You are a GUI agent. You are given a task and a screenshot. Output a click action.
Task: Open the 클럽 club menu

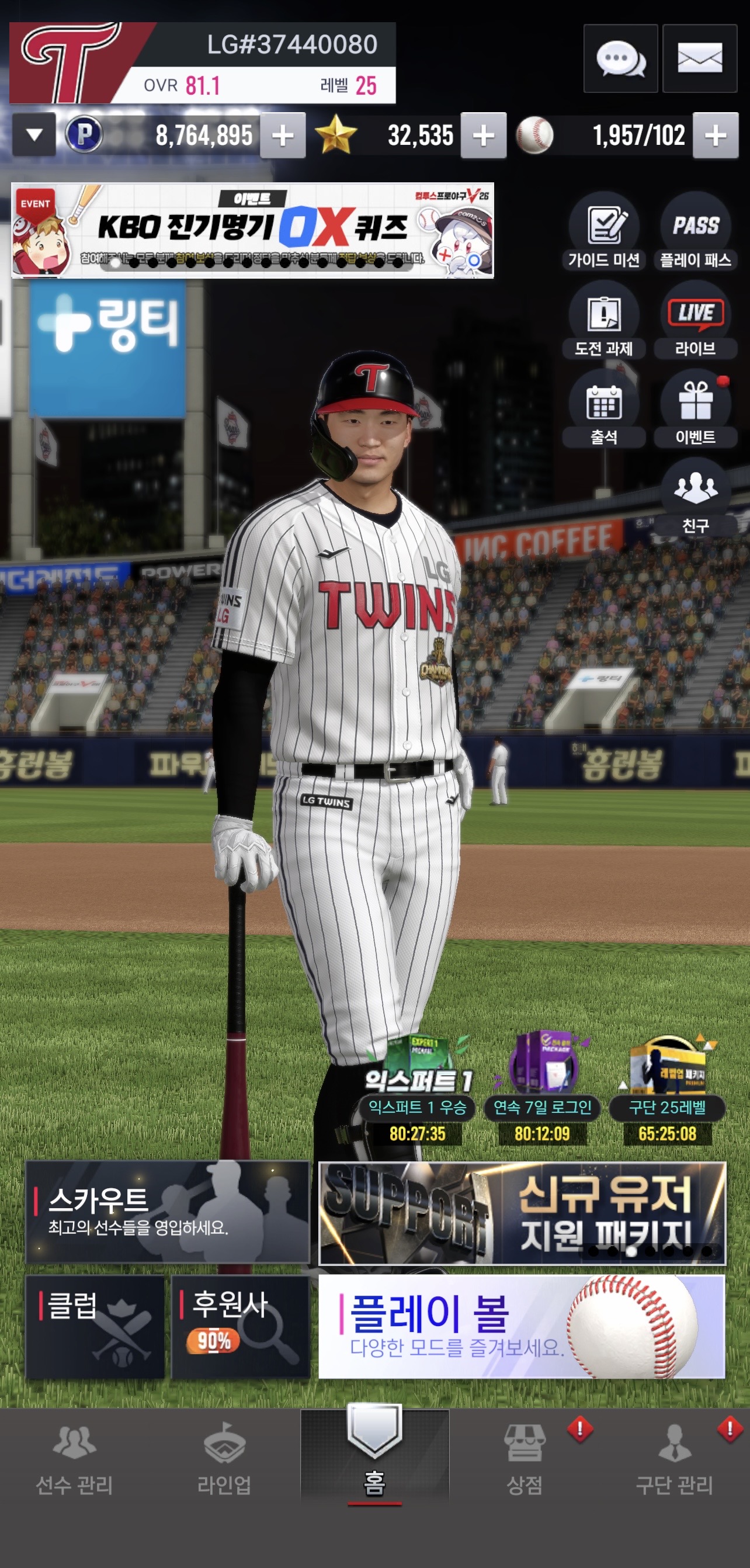95,1327
